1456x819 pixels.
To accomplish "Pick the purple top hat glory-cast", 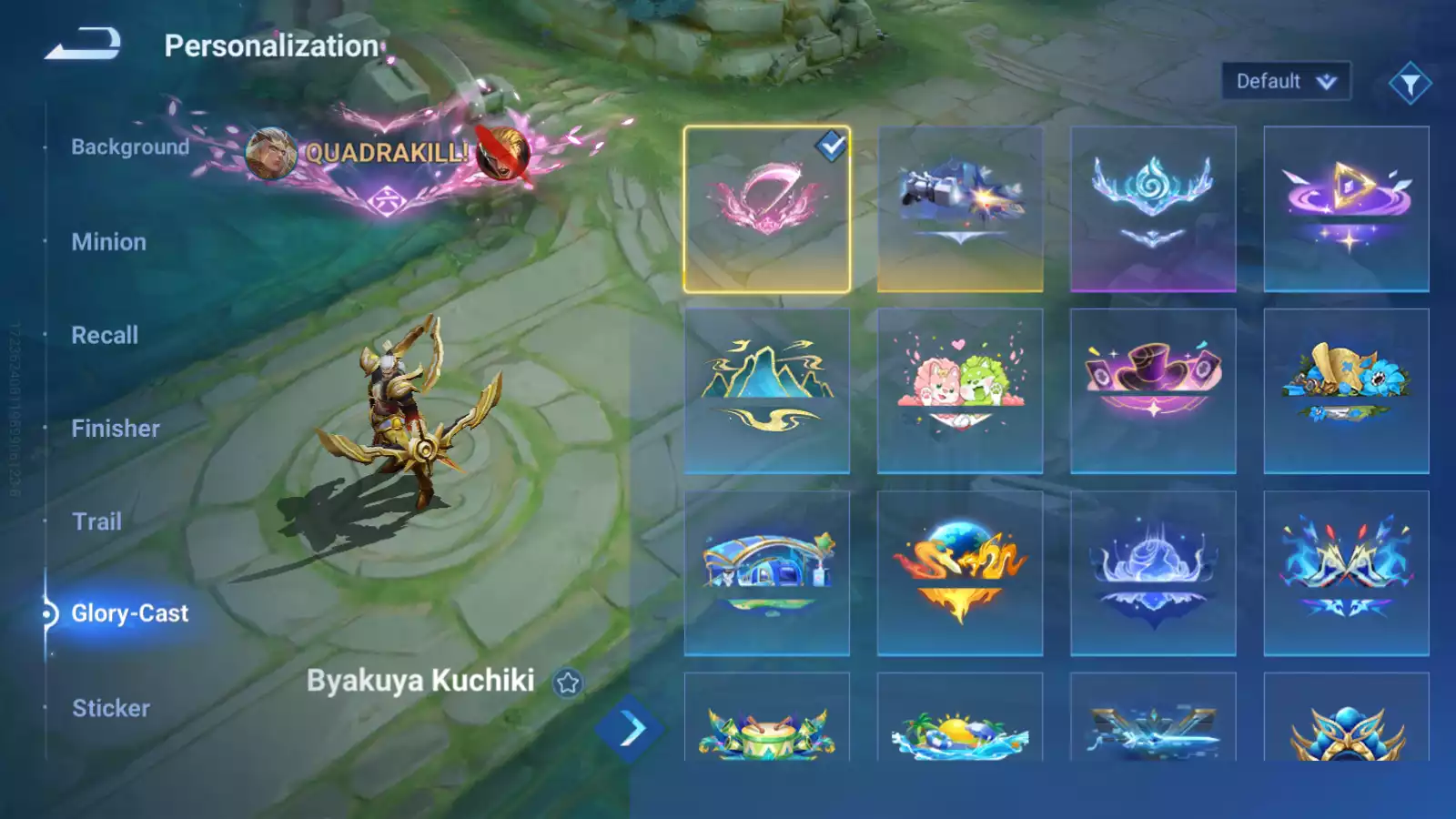I will point(1153,391).
